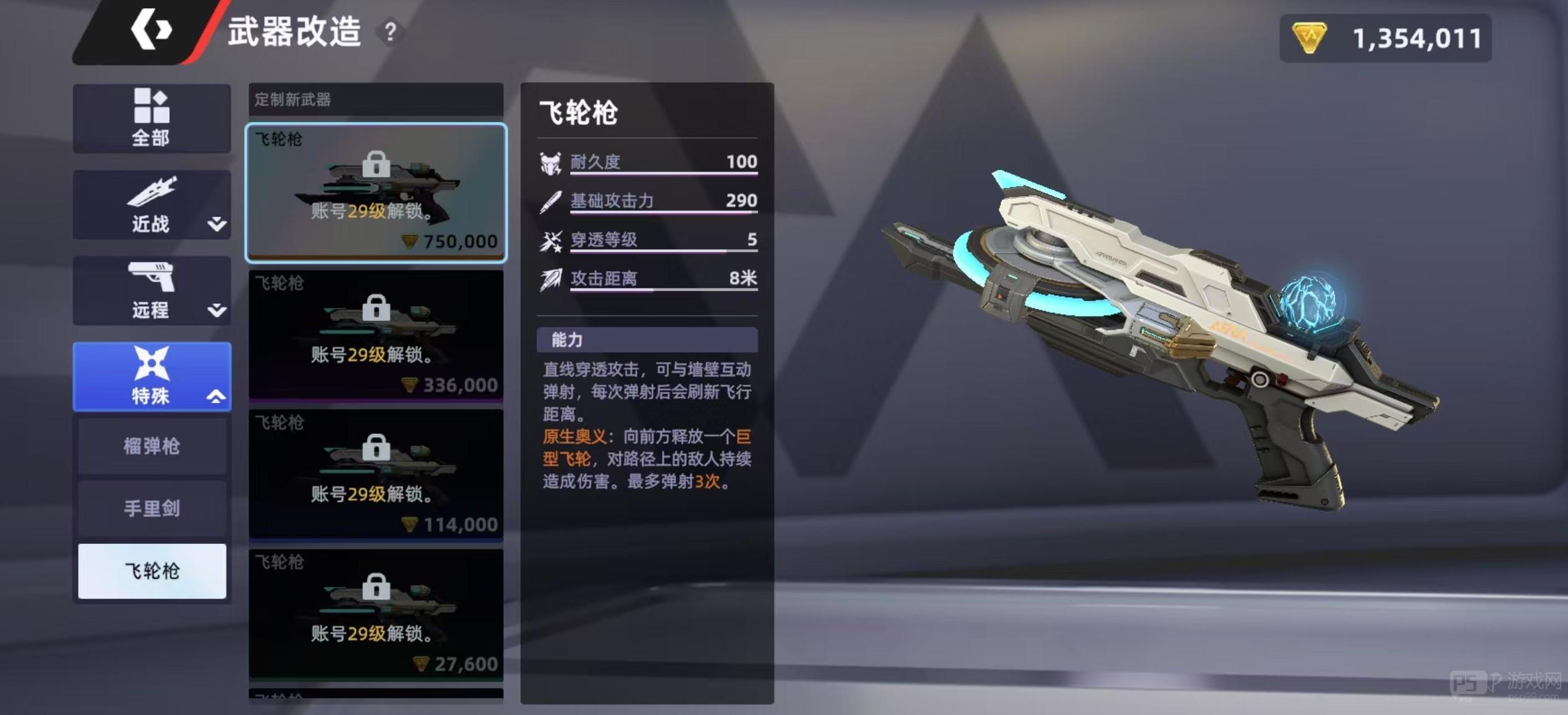Click the 攻击距离 range rocket icon
The width and height of the screenshot is (1568, 715).
[x=550, y=279]
